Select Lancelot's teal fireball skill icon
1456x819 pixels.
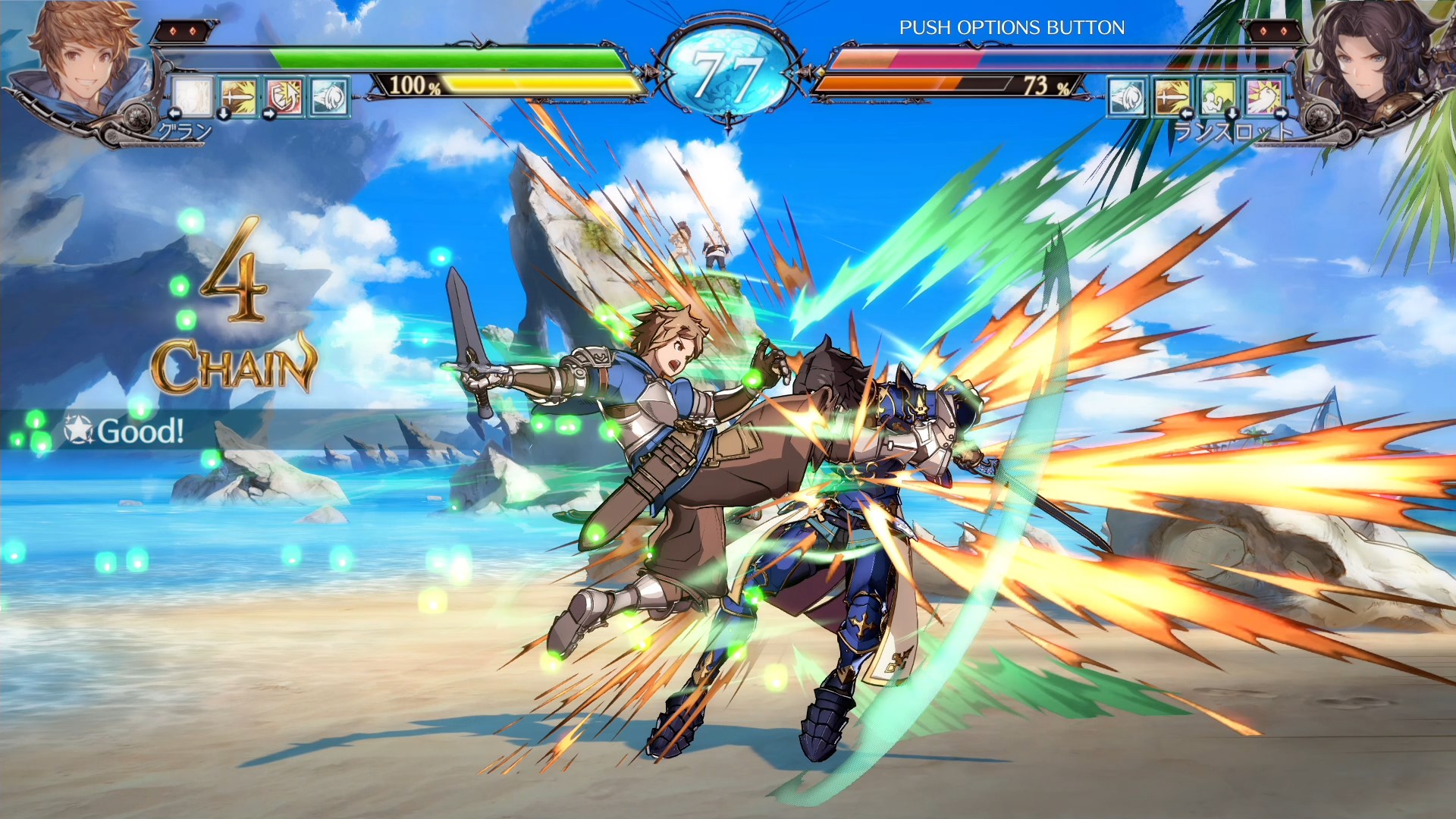[1127, 97]
